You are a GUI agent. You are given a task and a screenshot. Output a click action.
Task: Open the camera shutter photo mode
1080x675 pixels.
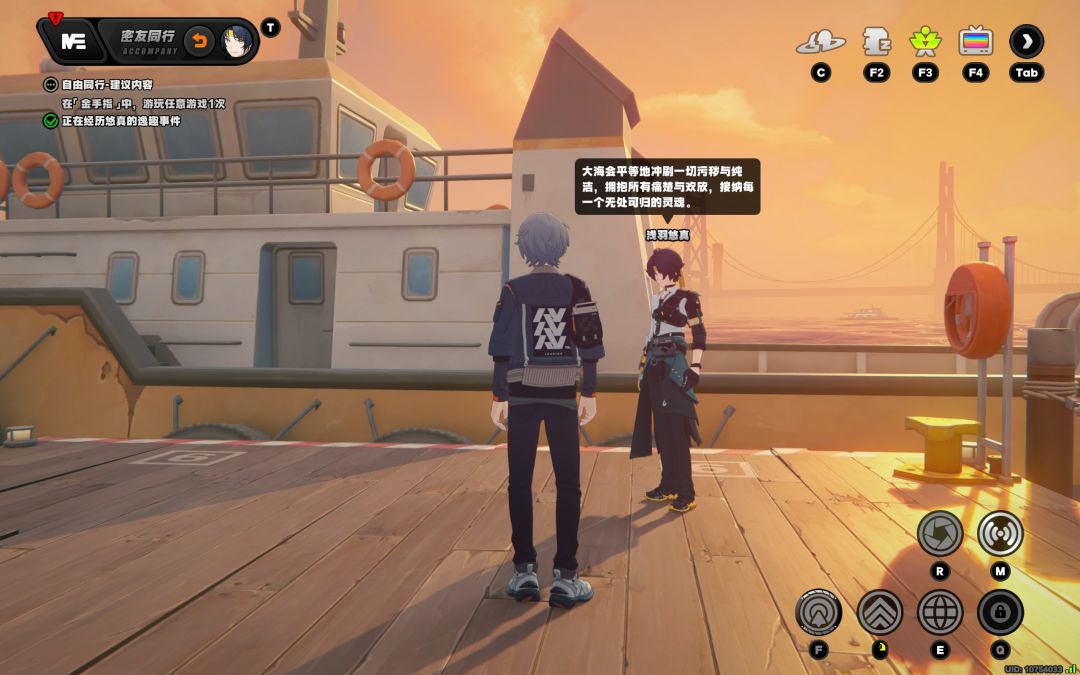coord(940,533)
